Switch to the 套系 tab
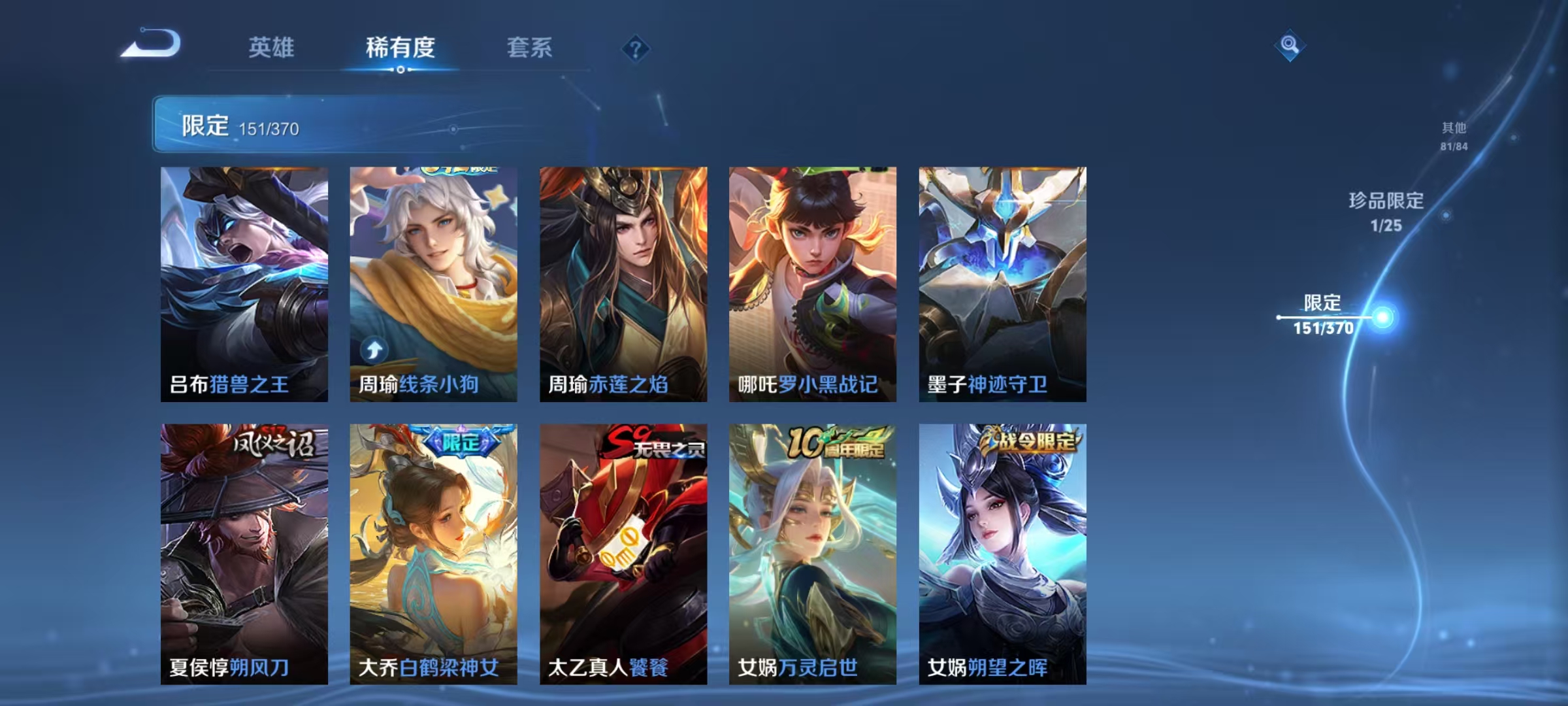This screenshot has height=706, width=1568. (x=529, y=48)
